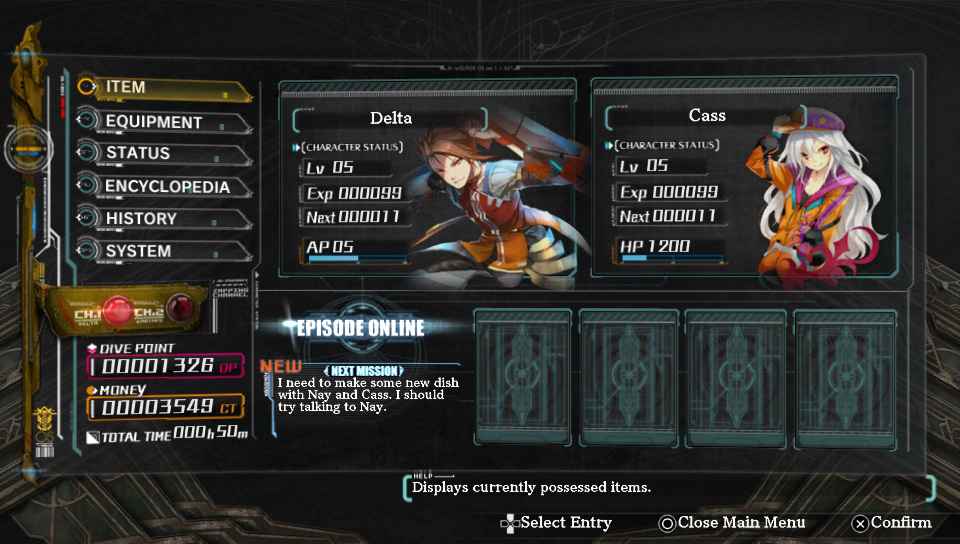Click the EPISODE ONLINE banner
The width and height of the screenshot is (960, 544).
[x=355, y=328]
